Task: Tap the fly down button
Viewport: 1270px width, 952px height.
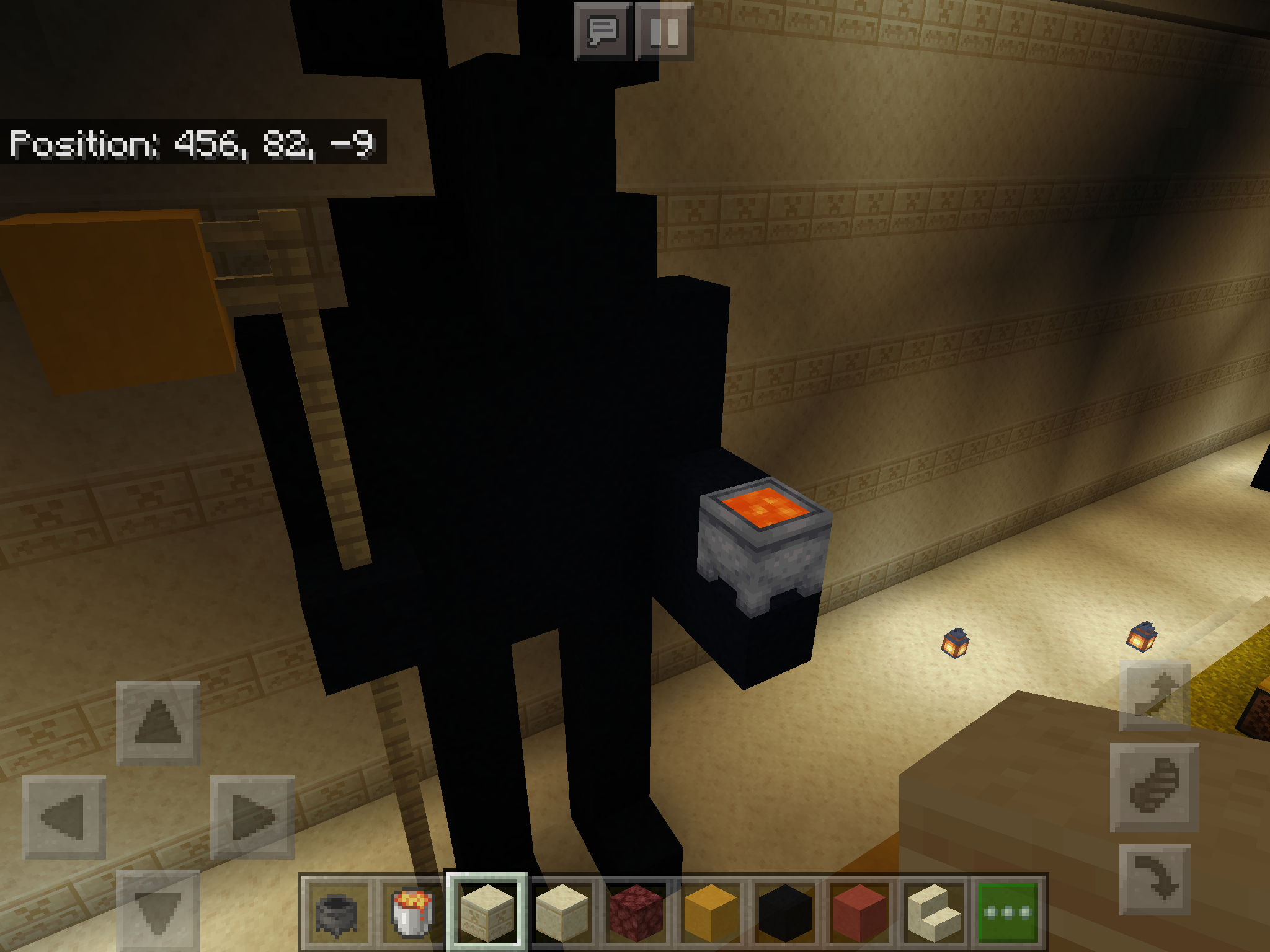Action: 1155,879
